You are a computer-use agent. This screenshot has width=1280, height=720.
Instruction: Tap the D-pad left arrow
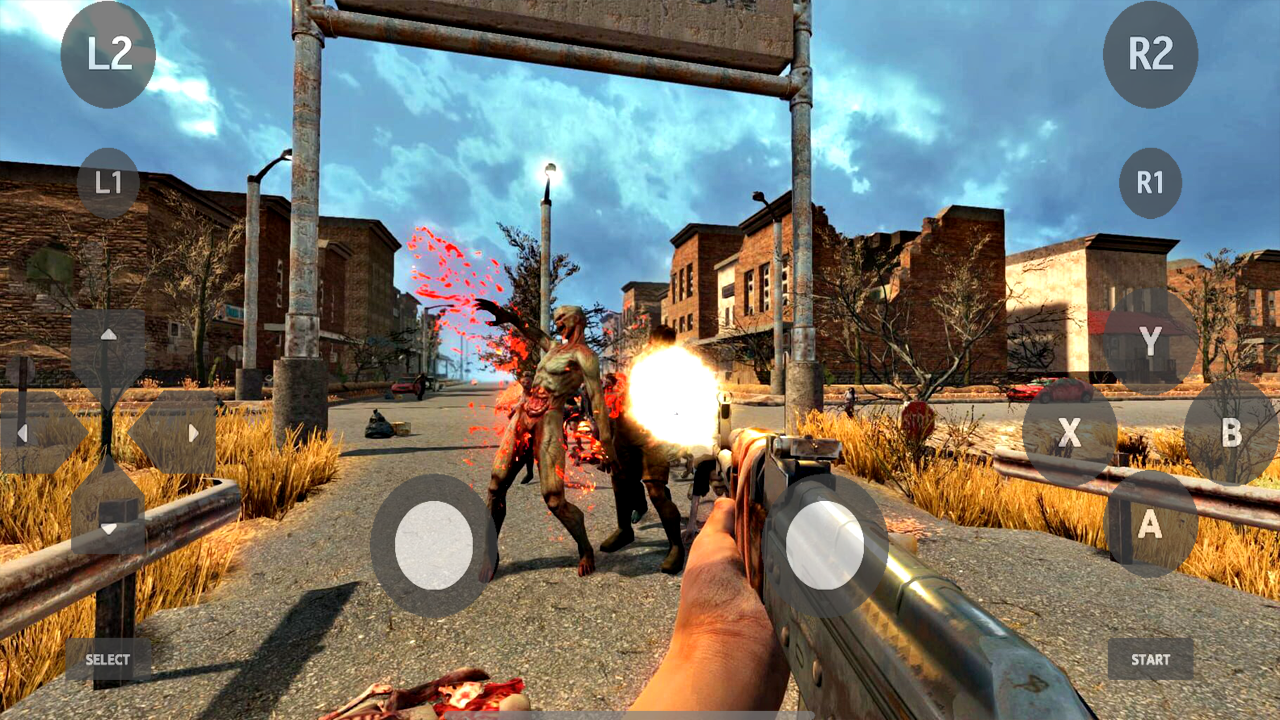coord(22,430)
